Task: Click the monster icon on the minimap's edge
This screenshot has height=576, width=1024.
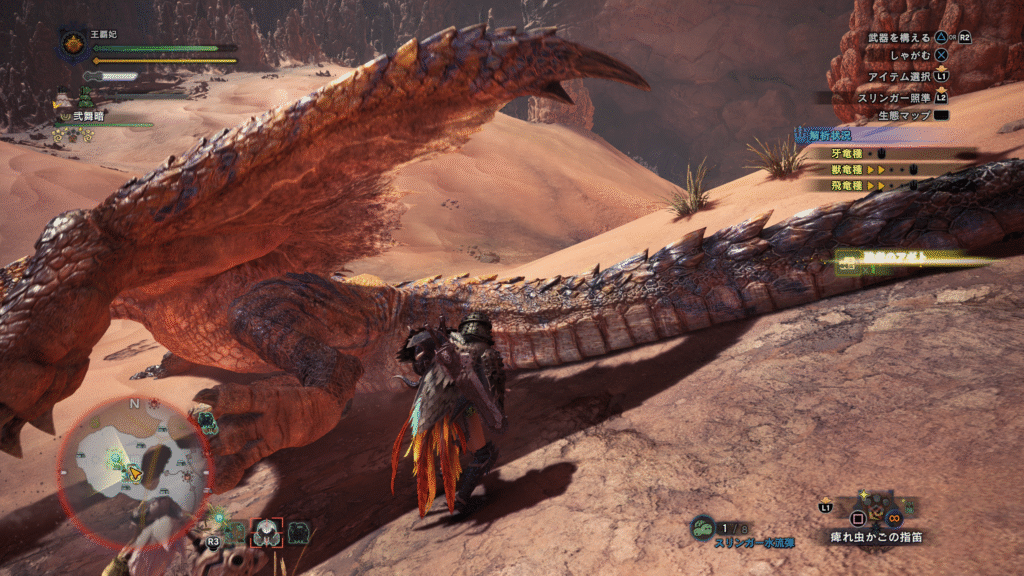Action: pos(207,423)
